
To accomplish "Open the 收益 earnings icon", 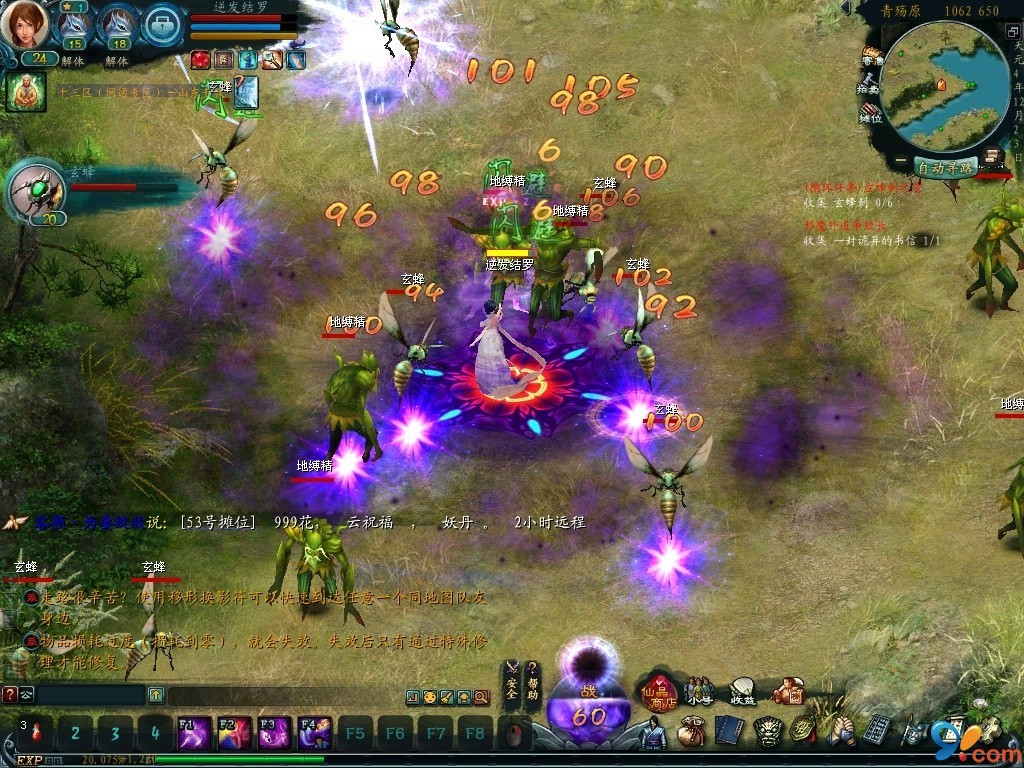I will pos(743,690).
